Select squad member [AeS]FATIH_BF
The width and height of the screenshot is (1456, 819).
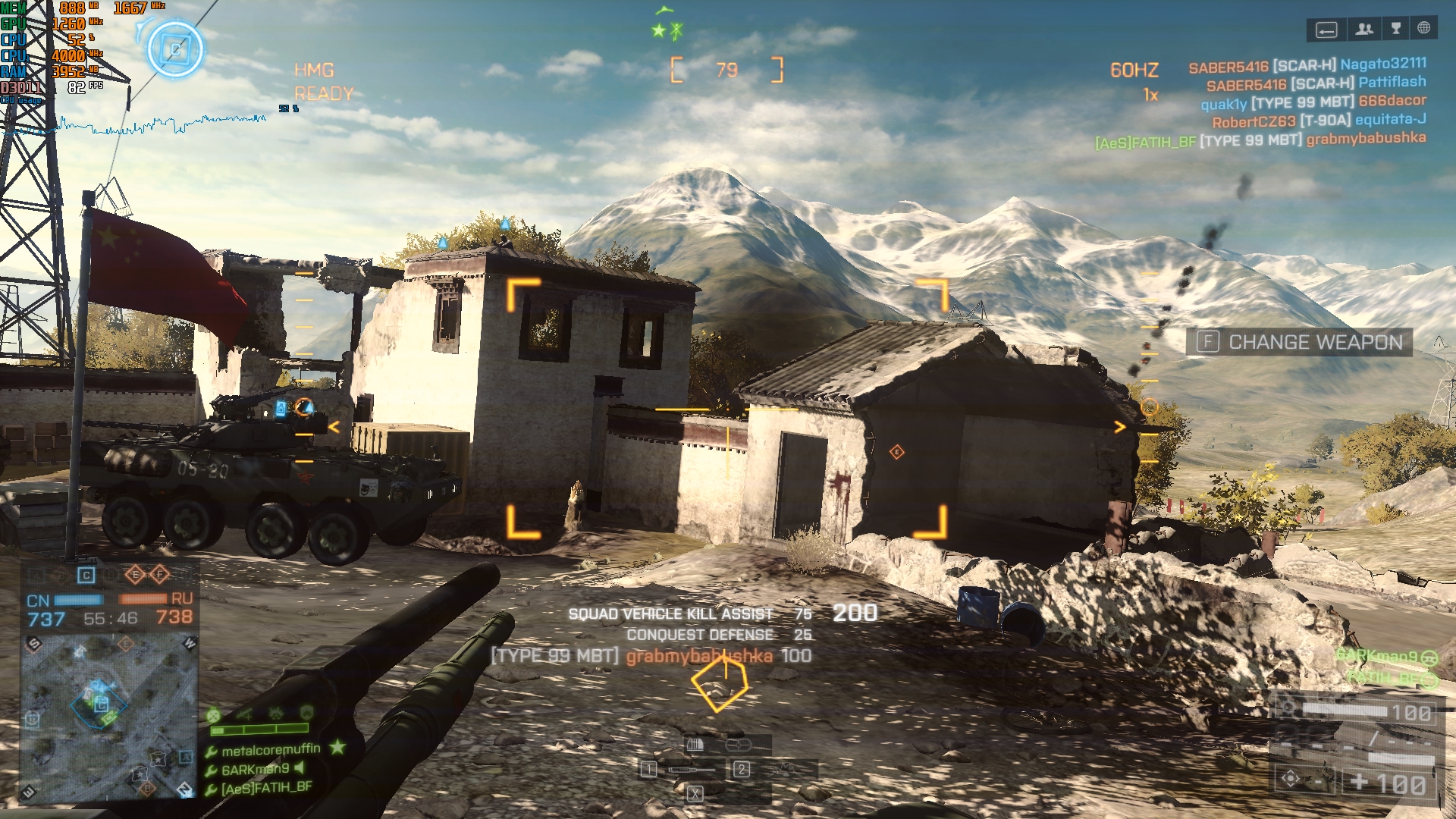pyautogui.click(x=265, y=788)
